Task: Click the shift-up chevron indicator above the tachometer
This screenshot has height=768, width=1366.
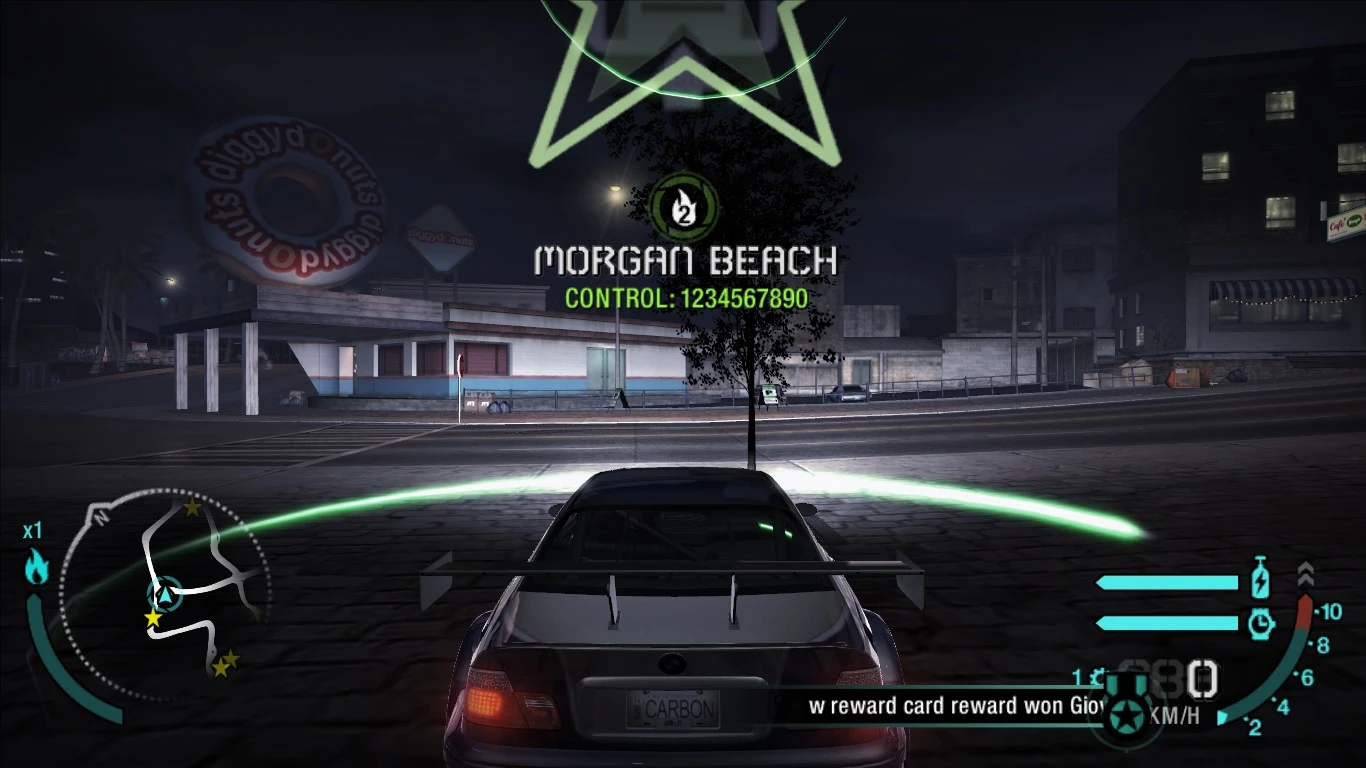Action: coord(1306,575)
